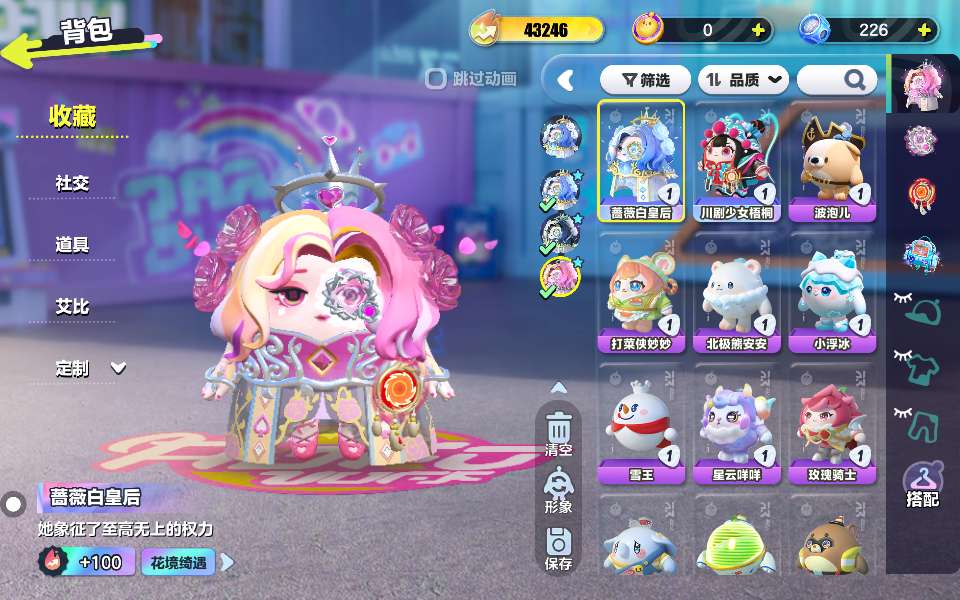Select the 打菜侠妙妙 costume card
This screenshot has height=600, width=960.
pyautogui.click(x=641, y=292)
